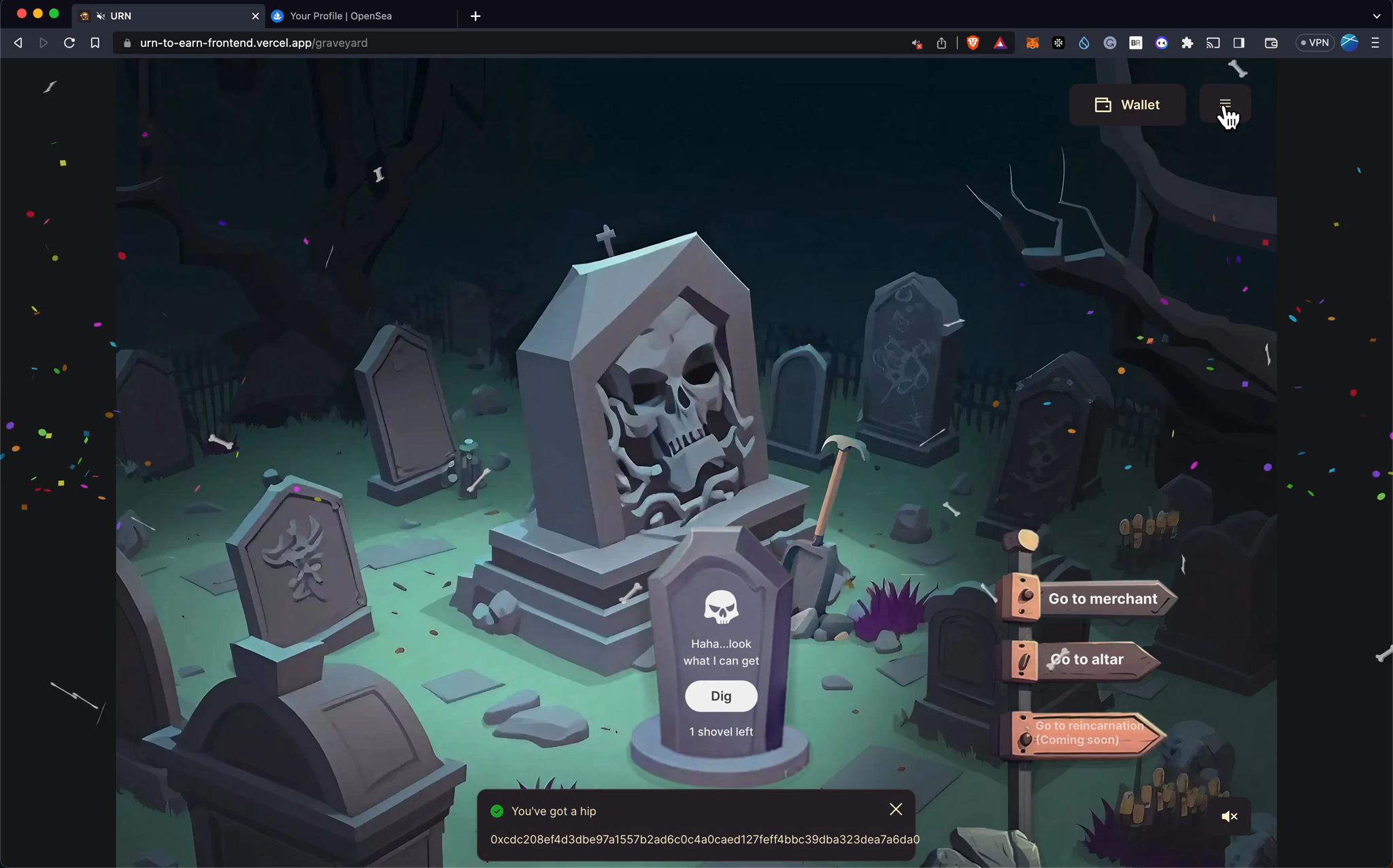Switch to the OpenSea profile tab
This screenshot has width=1393, height=868.
[x=340, y=16]
